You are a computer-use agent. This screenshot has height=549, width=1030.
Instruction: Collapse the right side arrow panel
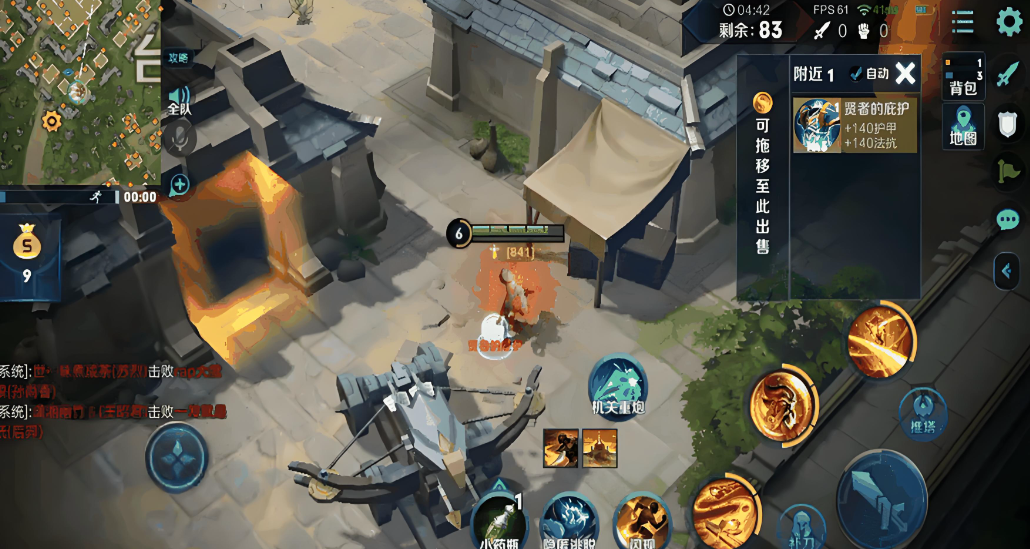coord(1006,270)
